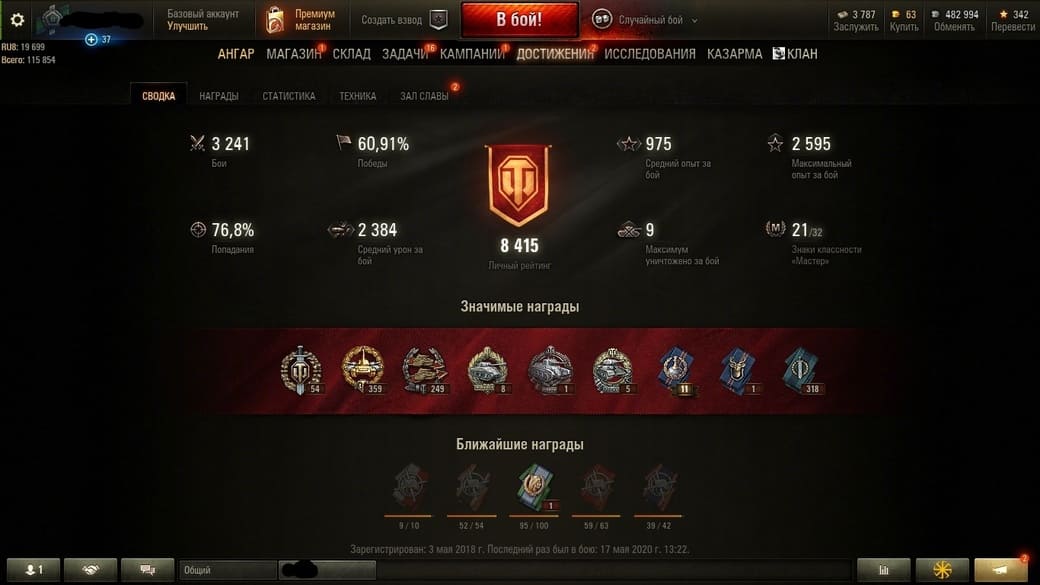Open the «ИССЛЕДОВАНИЯ» tech tree
Viewport: 1040px width, 585px height.
coord(649,54)
